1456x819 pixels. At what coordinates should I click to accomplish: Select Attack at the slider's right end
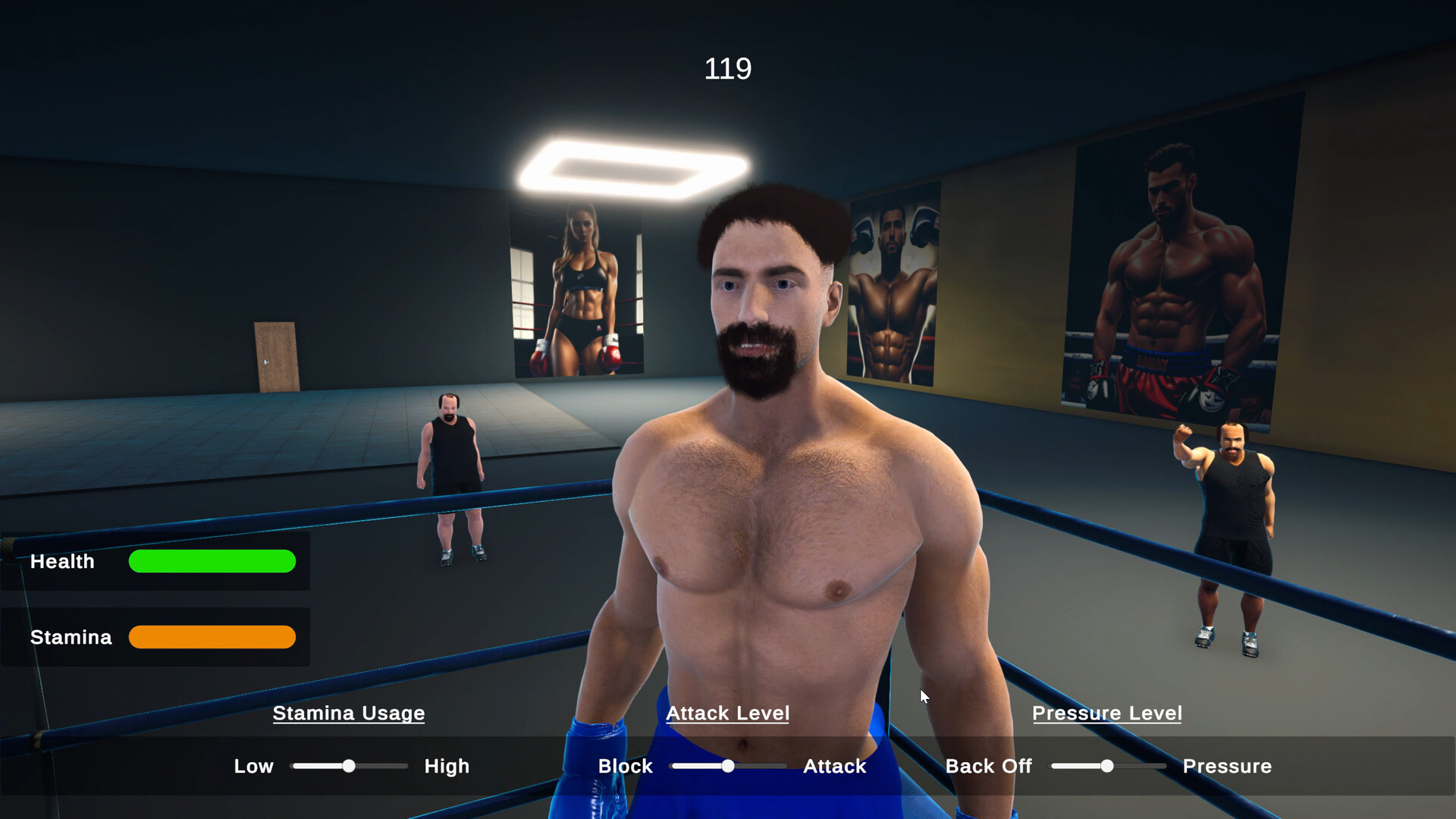click(834, 766)
